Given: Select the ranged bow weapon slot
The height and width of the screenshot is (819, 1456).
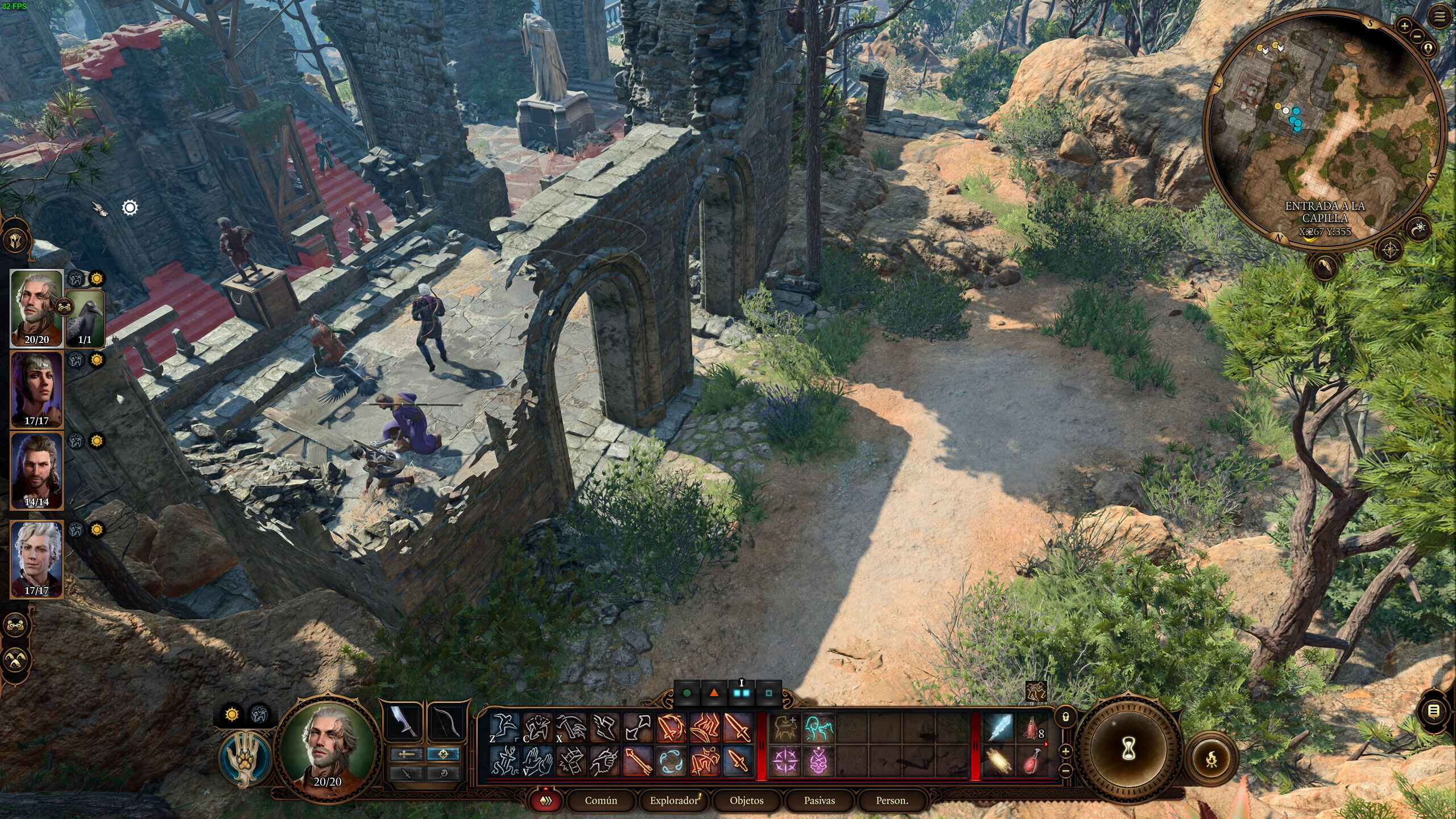Looking at the screenshot, I should [x=445, y=722].
